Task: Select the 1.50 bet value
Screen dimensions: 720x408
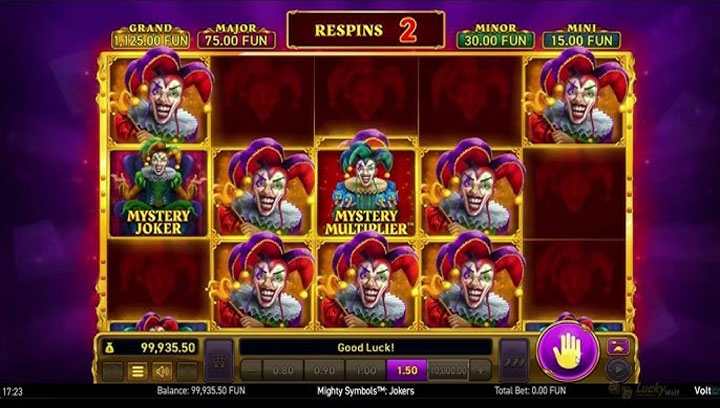Action: pos(408,370)
